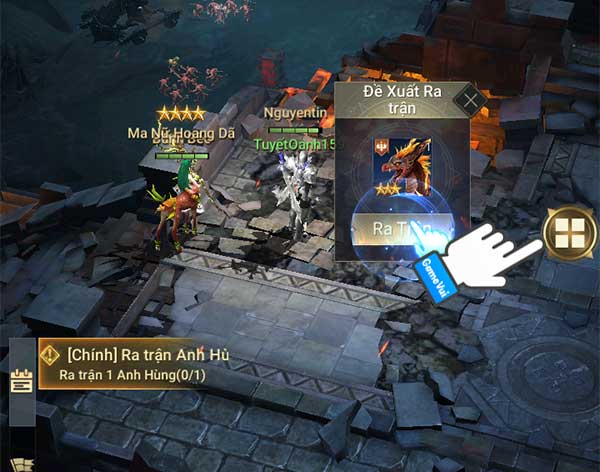Open the calendar task list icon
The height and width of the screenshot is (472, 600).
coord(21,381)
